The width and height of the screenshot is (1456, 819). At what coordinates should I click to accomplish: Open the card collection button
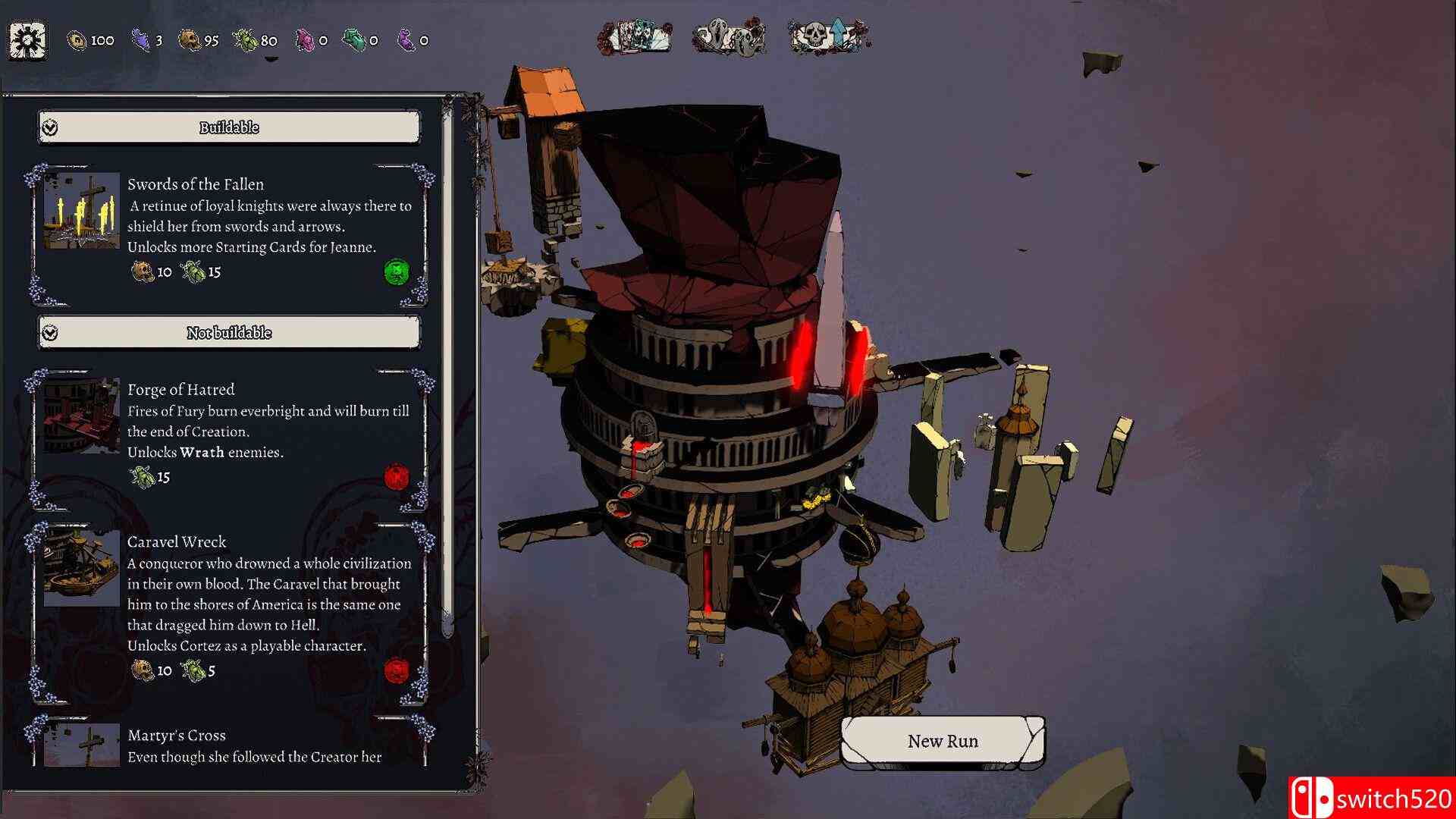click(x=635, y=36)
